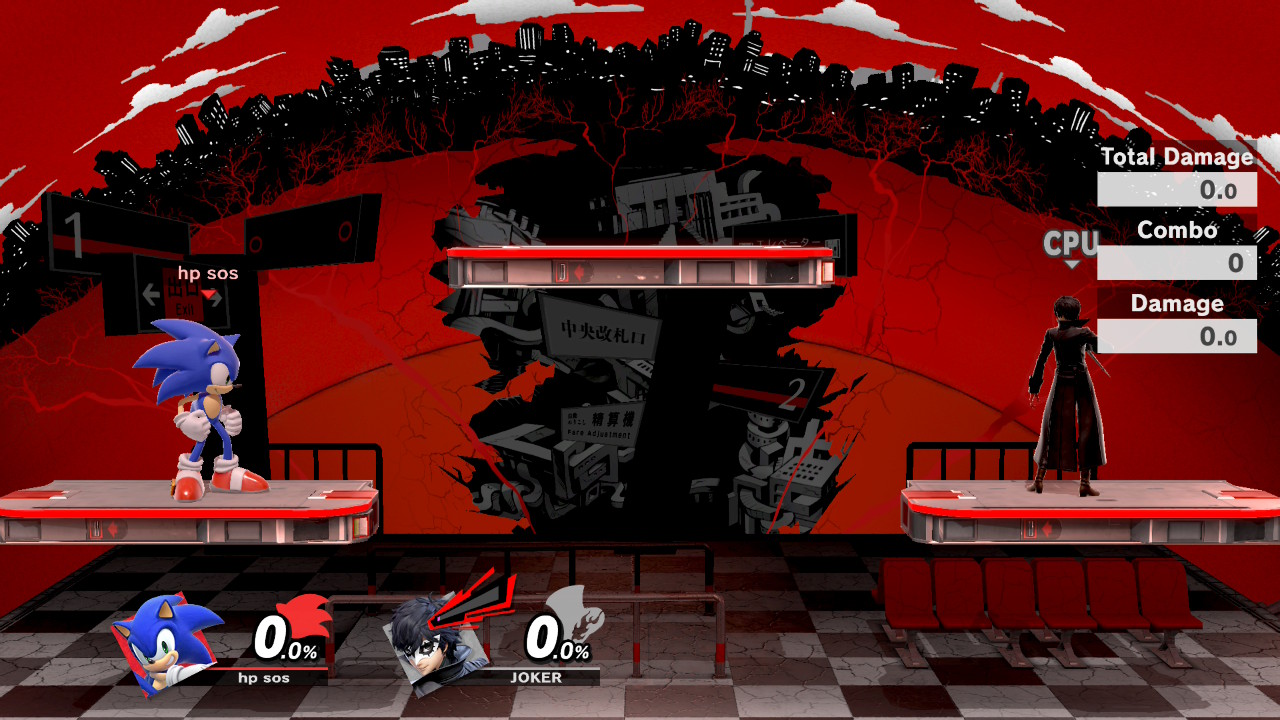Click the Damage value field showing 0.0
This screenshot has width=1280, height=720.
(x=1177, y=336)
